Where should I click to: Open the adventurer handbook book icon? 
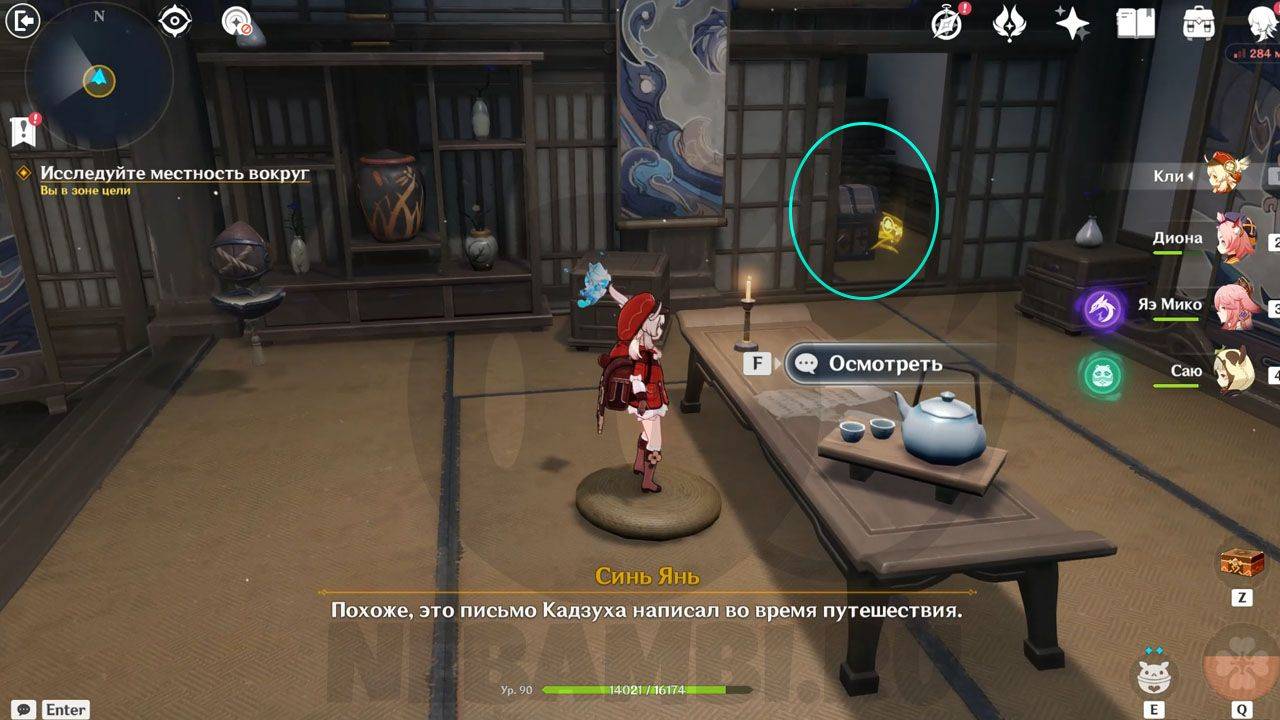[x=1135, y=23]
